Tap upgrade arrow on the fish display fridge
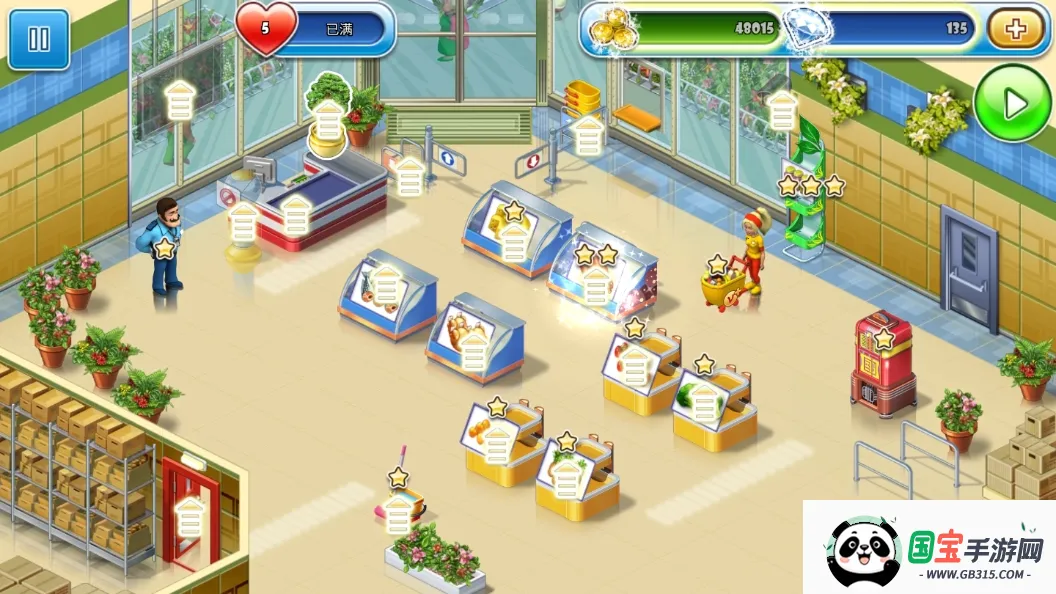Screen dimensions: 1056x594 tap(387, 288)
